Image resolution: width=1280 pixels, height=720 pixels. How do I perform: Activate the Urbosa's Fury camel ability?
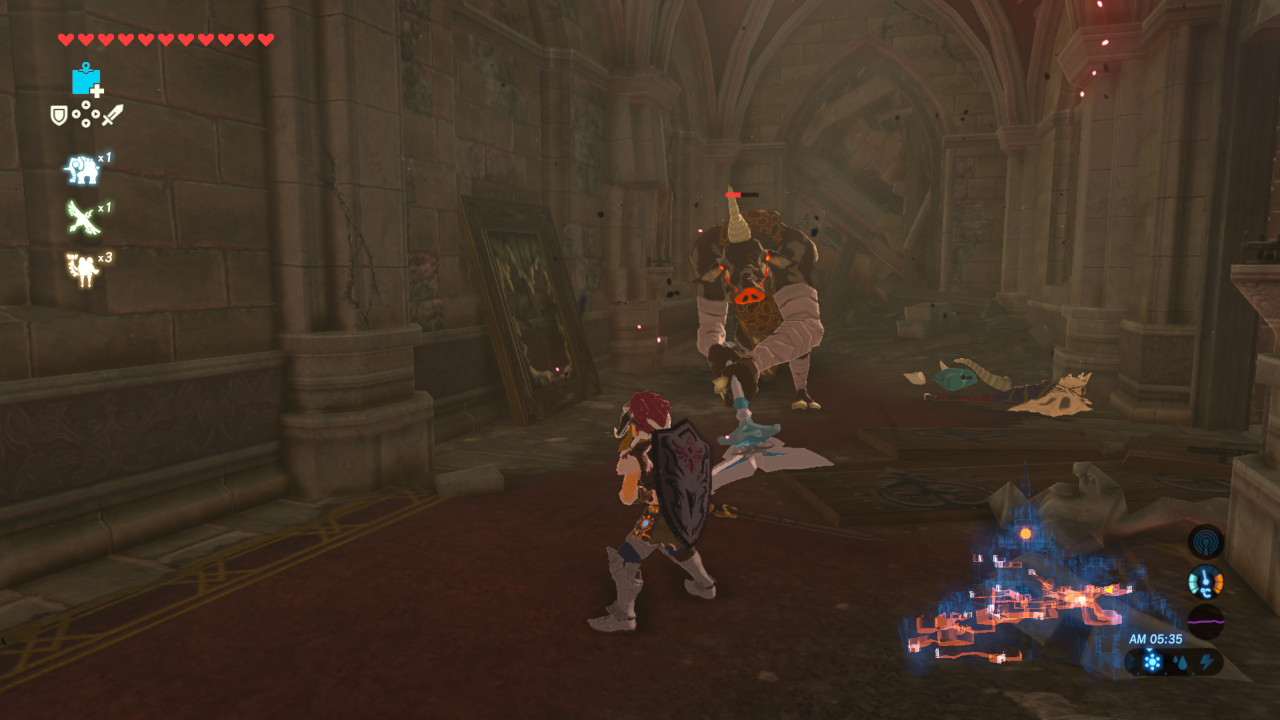pyautogui.click(x=83, y=268)
